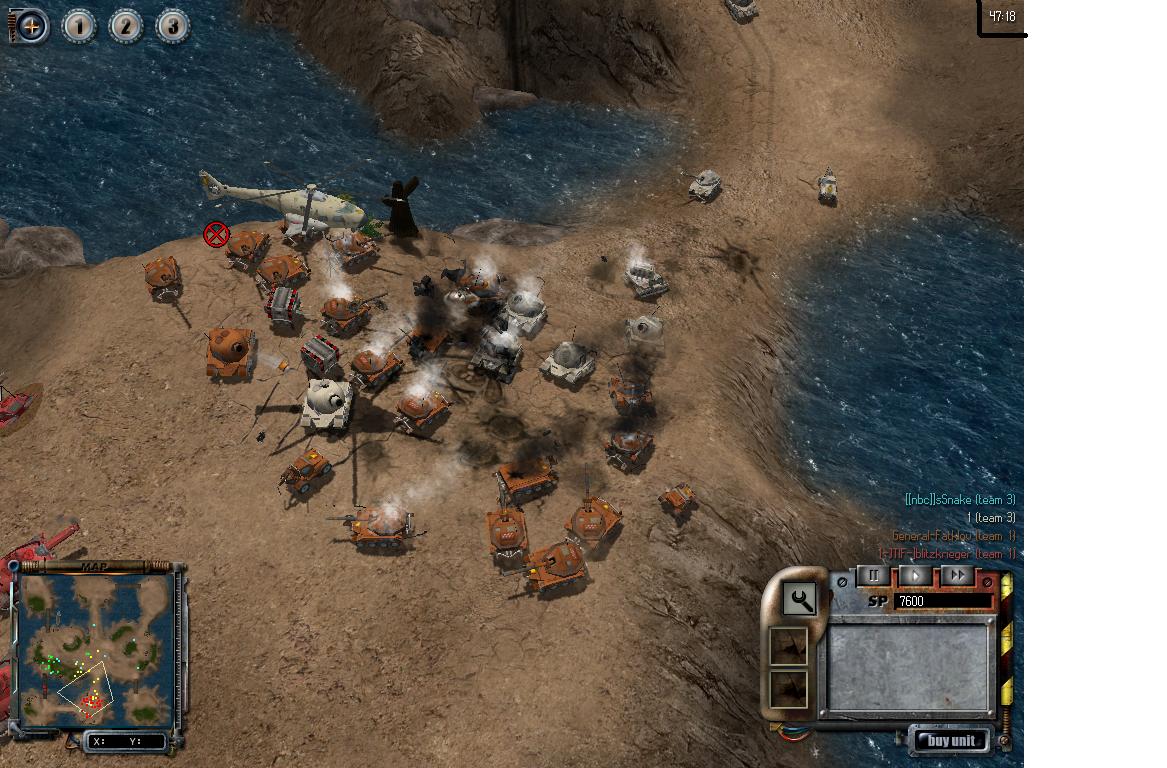Set game to normal play speed
Viewport: 1167px width, 768px height.
[915, 575]
